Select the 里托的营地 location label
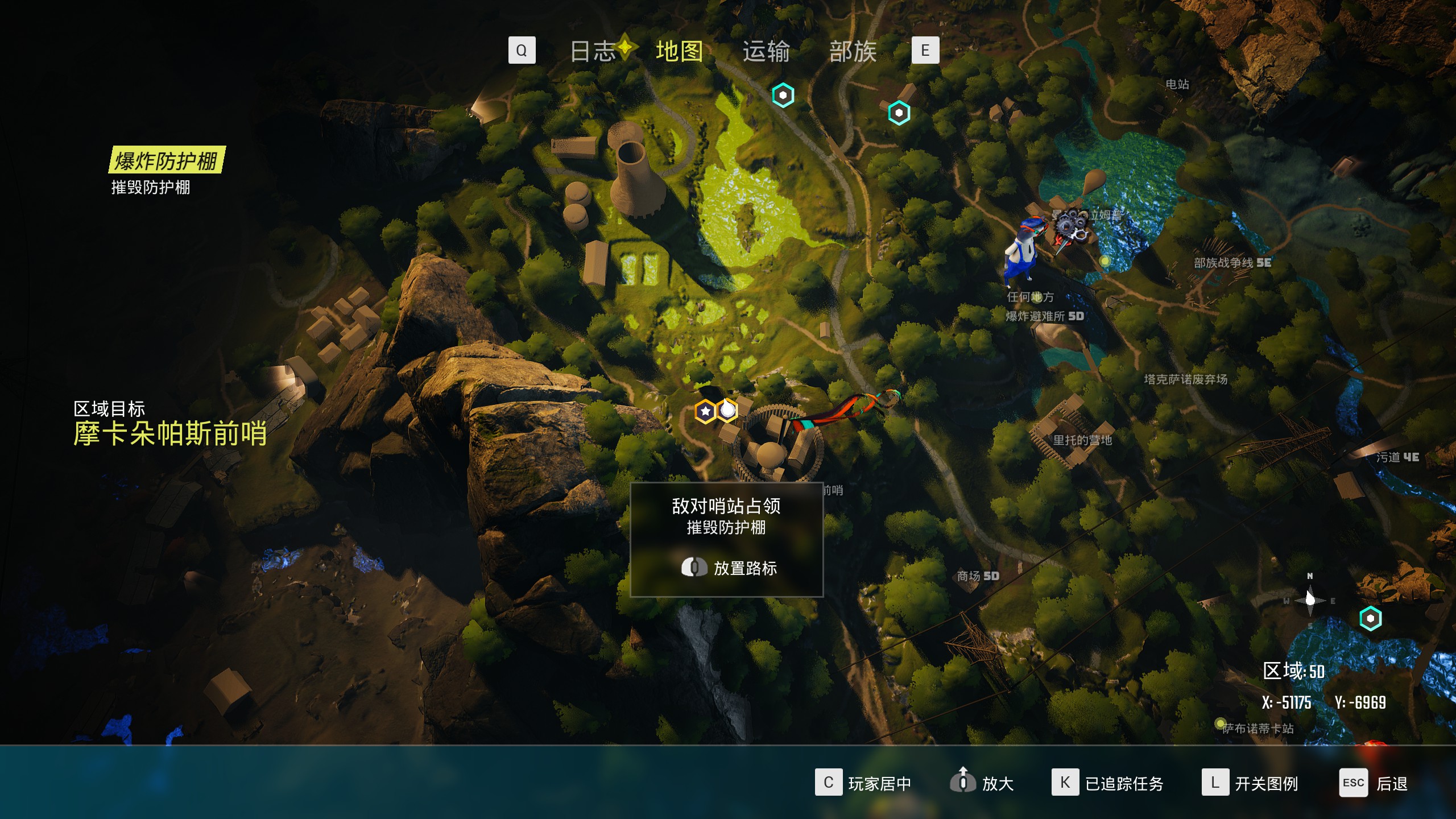This screenshot has height=819, width=1456. coord(1082,440)
